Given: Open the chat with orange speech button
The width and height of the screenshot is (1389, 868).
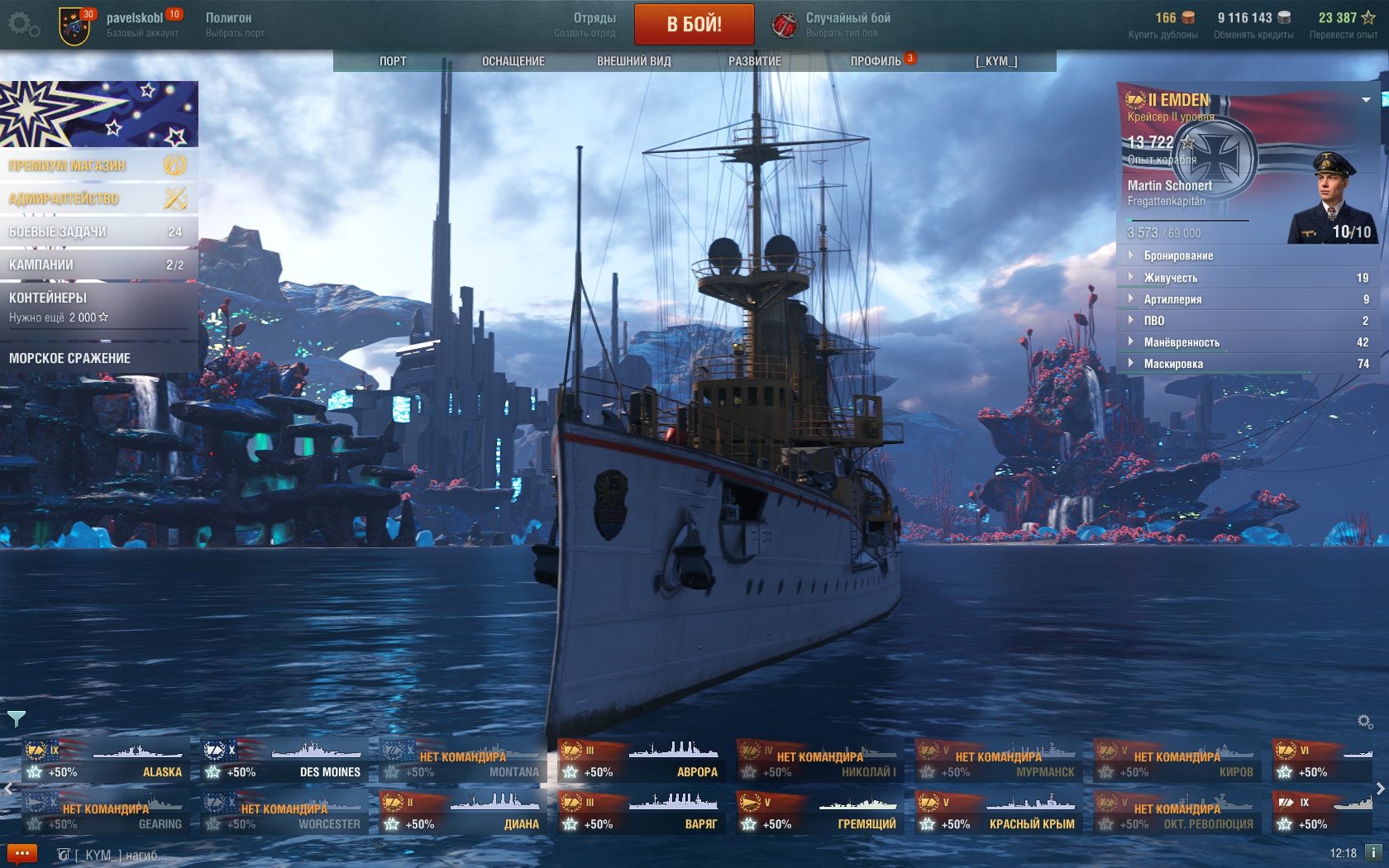Looking at the screenshot, I should pos(21,853).
